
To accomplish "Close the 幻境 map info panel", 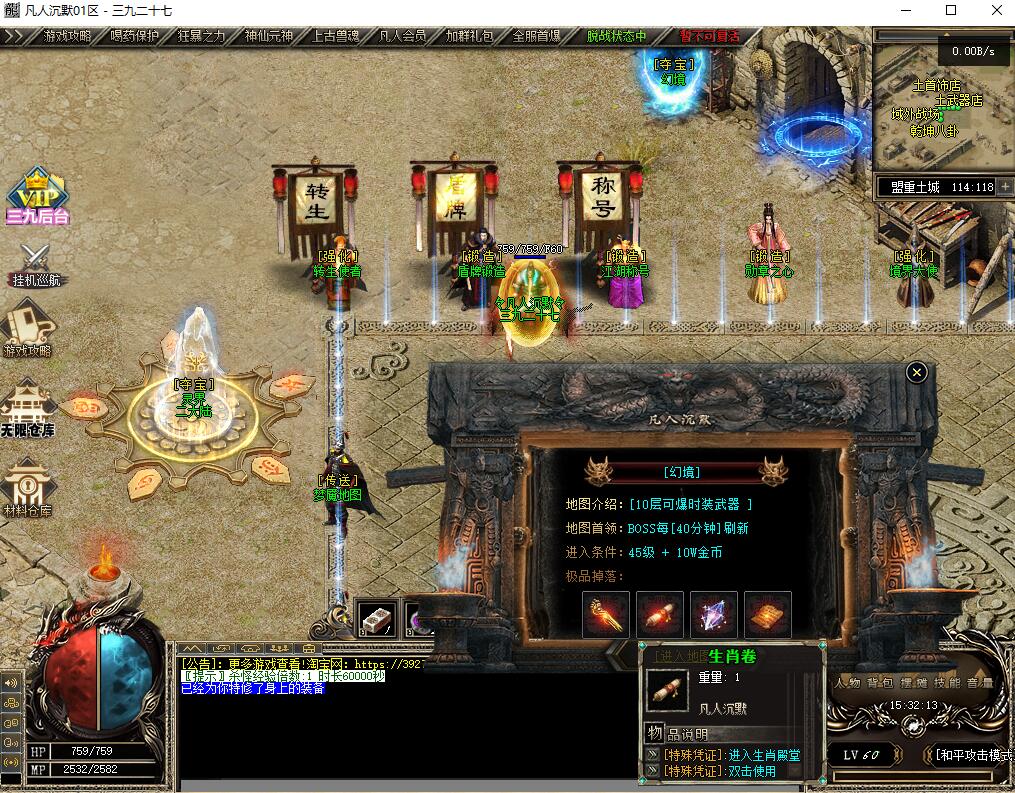I will click(916, 373).
